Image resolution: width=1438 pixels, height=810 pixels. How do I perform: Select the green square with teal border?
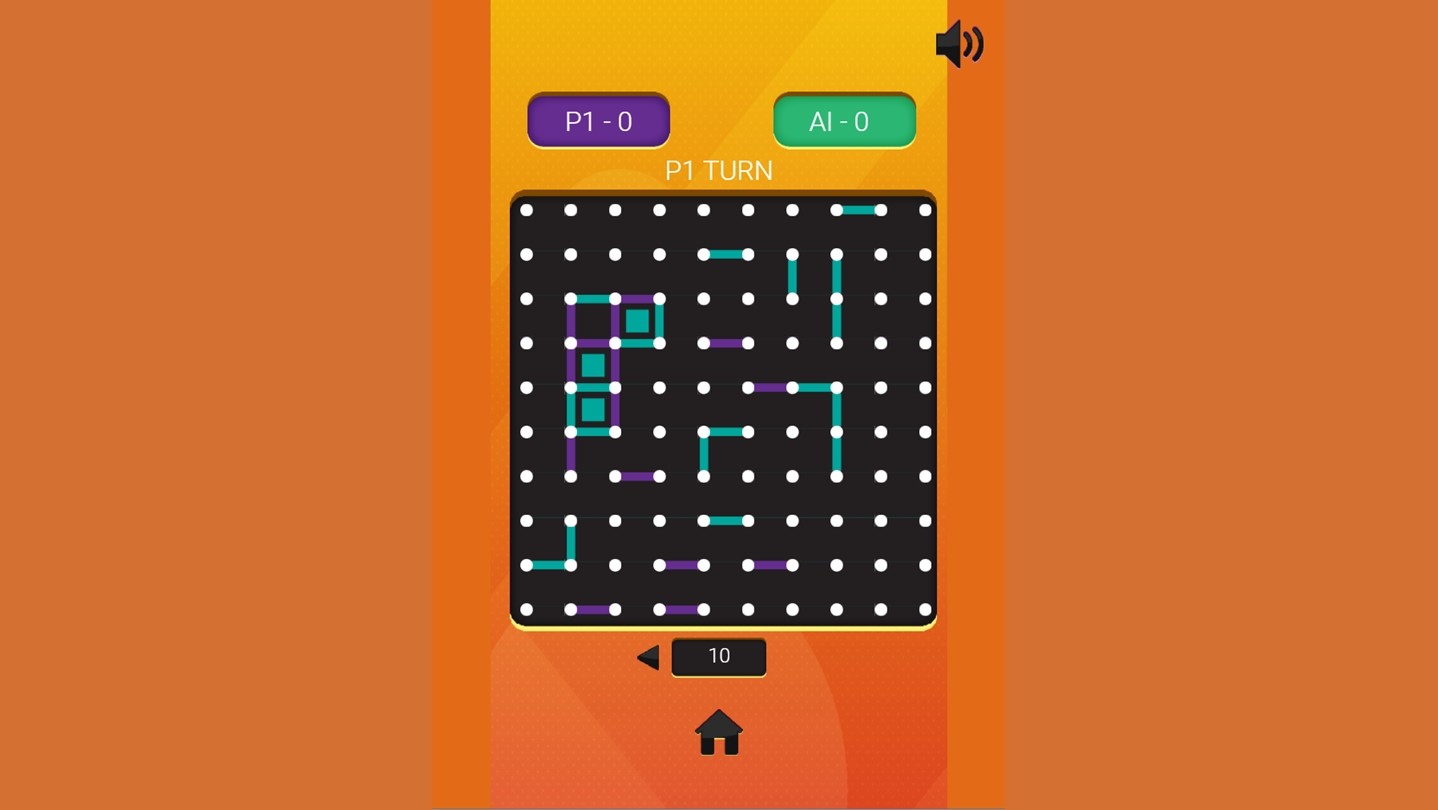(637, 320)
